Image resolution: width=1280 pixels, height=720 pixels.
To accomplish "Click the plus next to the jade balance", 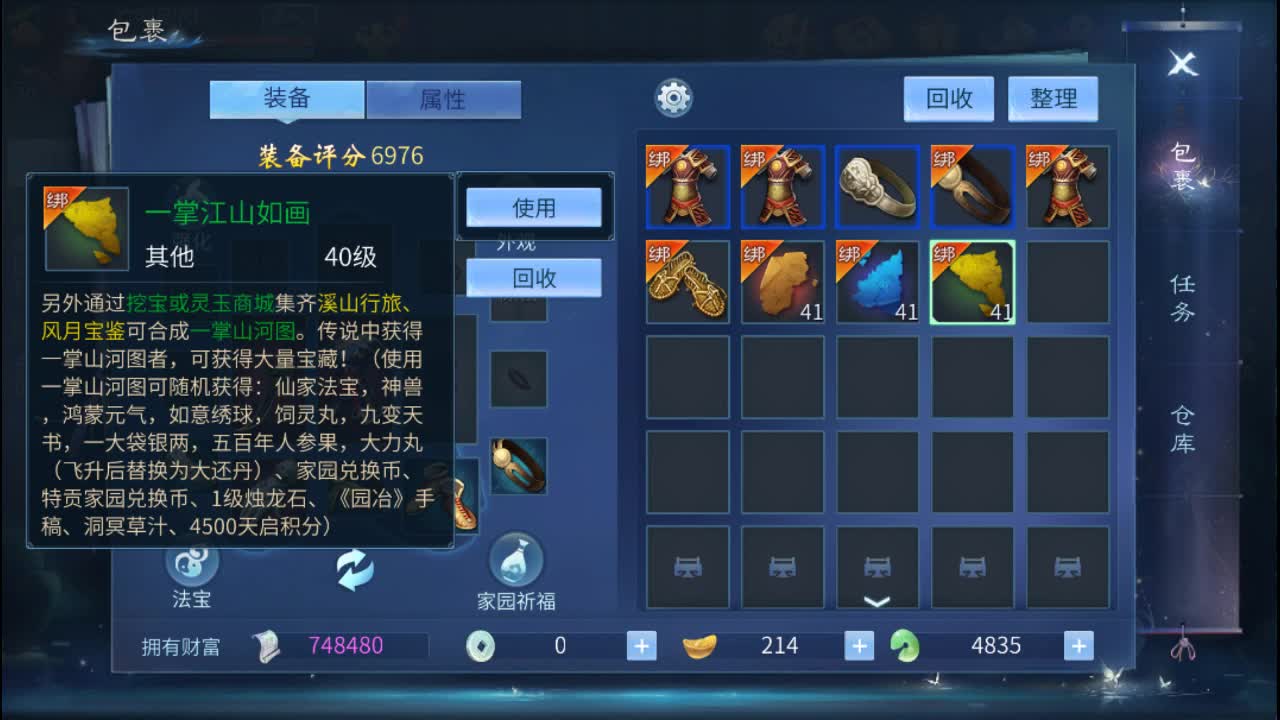I will 1078,645.
